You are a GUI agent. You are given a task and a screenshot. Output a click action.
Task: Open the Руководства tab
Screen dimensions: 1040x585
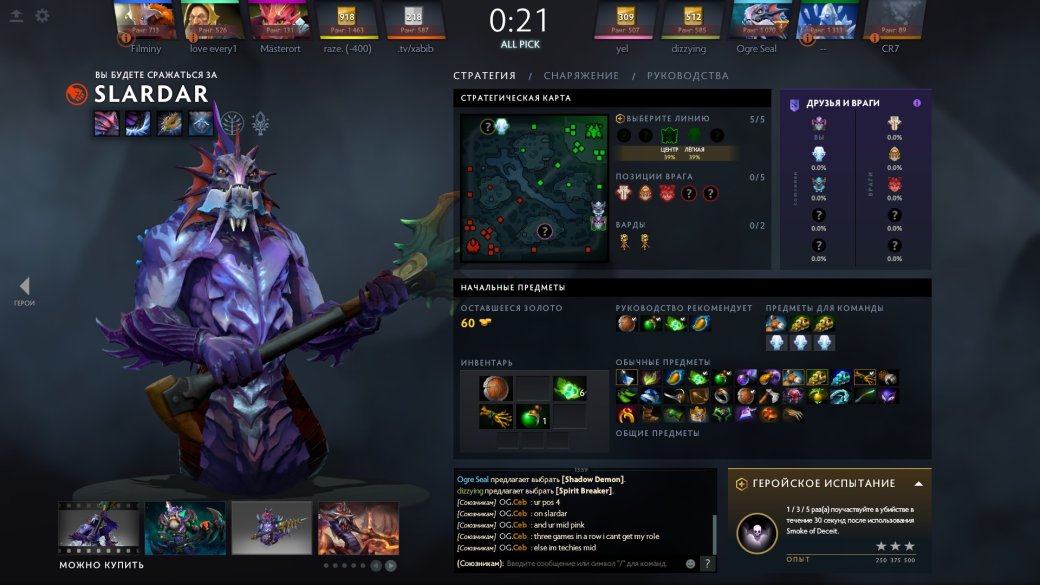pyautogui.click(x=687, y=76)
